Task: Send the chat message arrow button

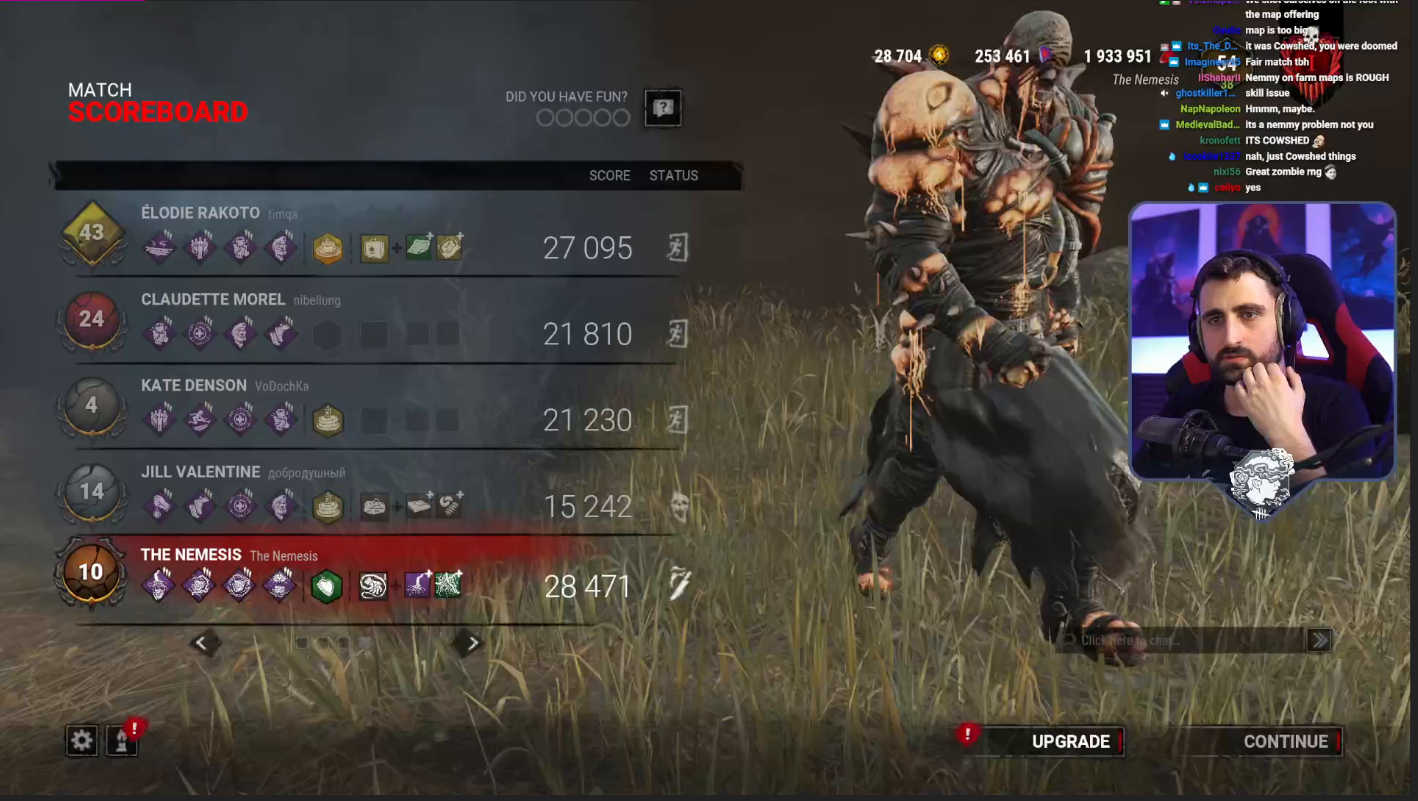Action: pyautogui.click(x=1319, y=640)
